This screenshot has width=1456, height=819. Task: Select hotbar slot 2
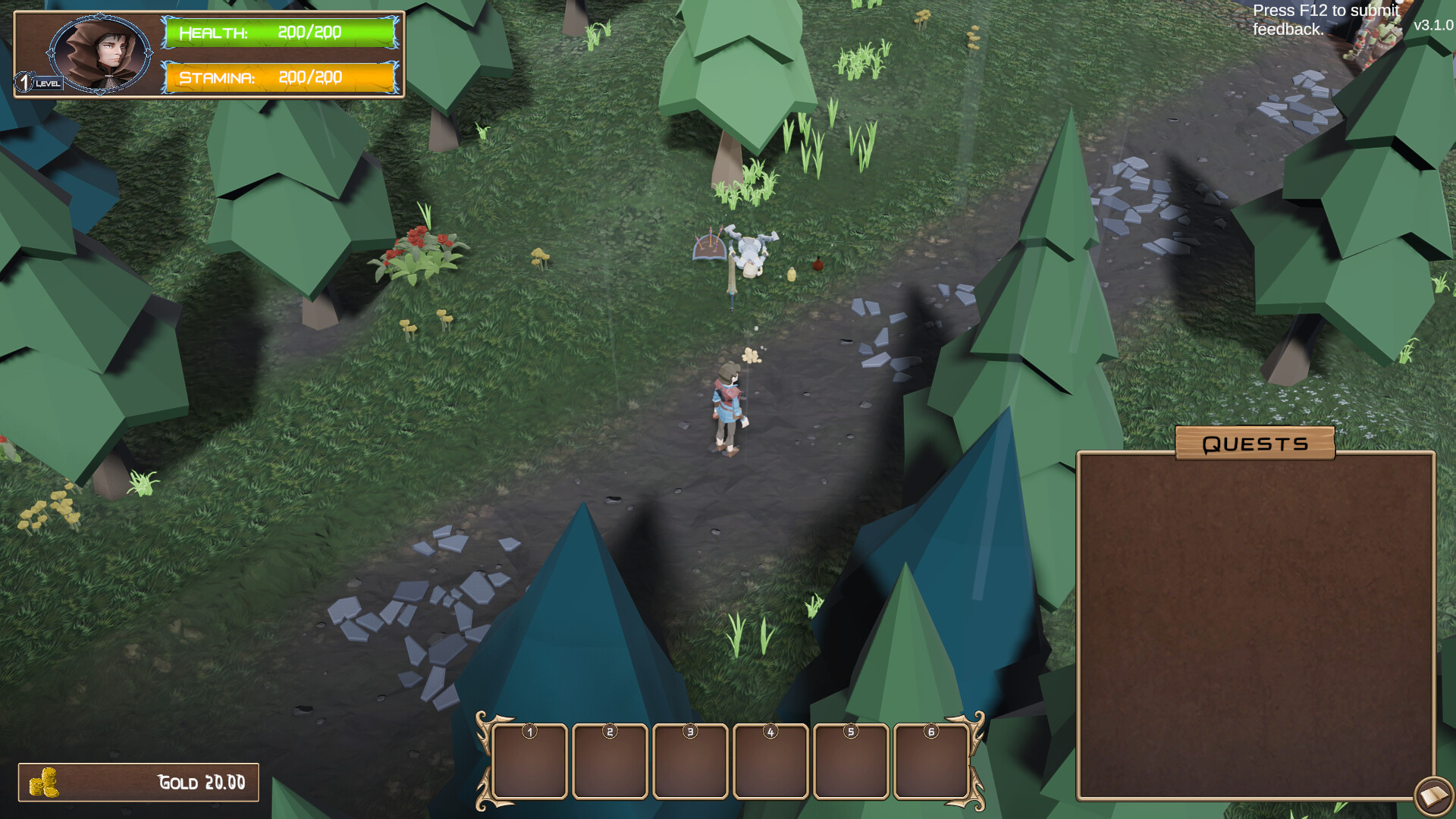610,761
